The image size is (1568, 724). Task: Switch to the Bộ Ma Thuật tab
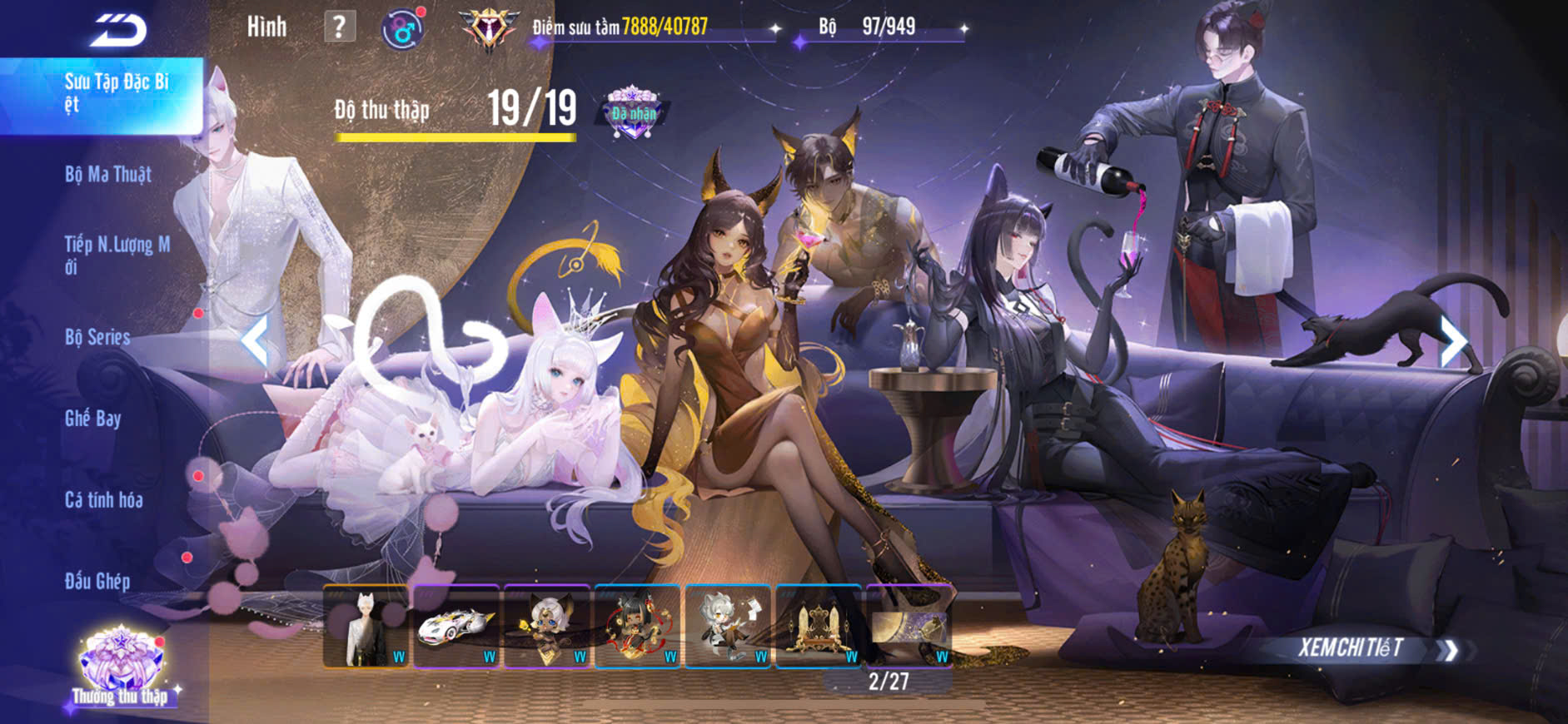(108, 175)
